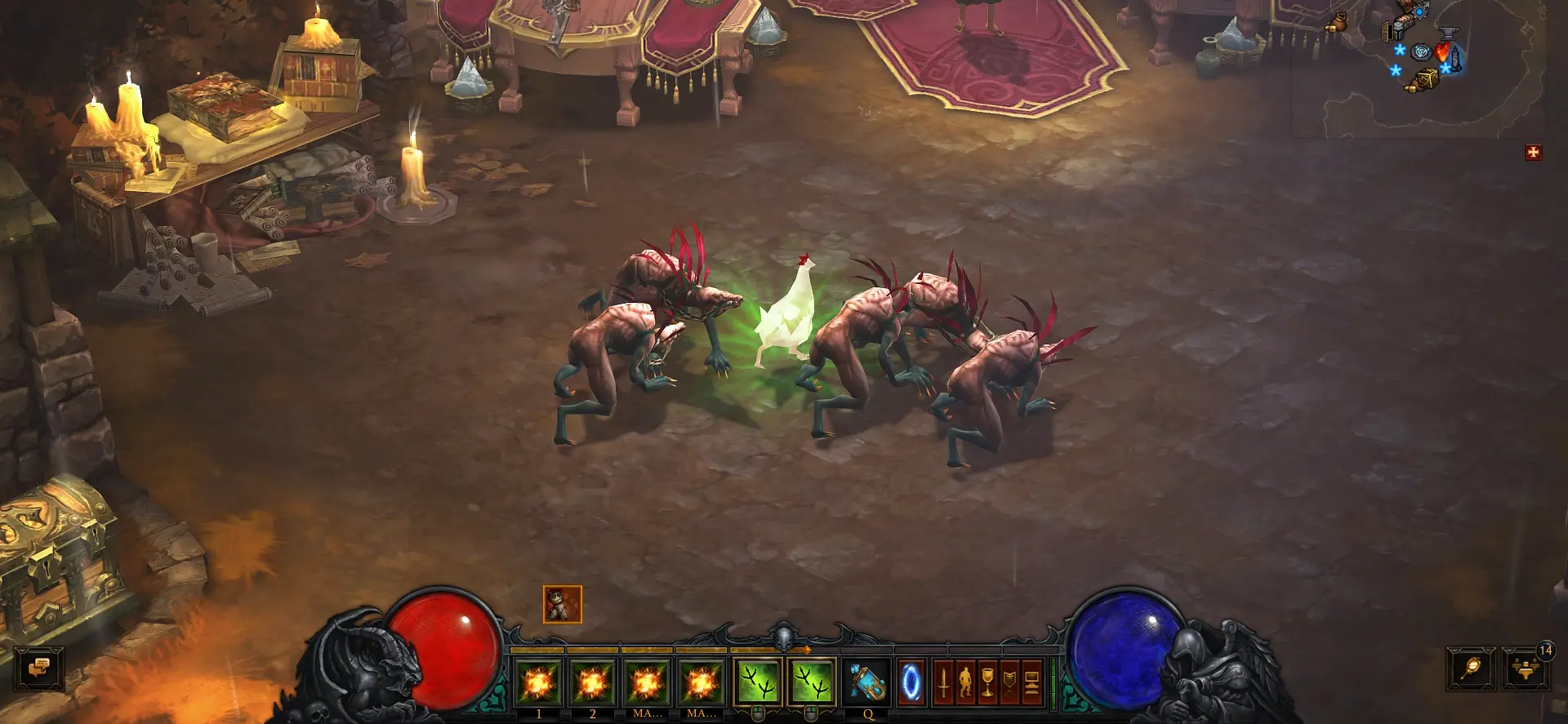Select the right mouse button claw skill
Image resolution: width=1568 pixels, height=724 pixels.
point(812,682)
